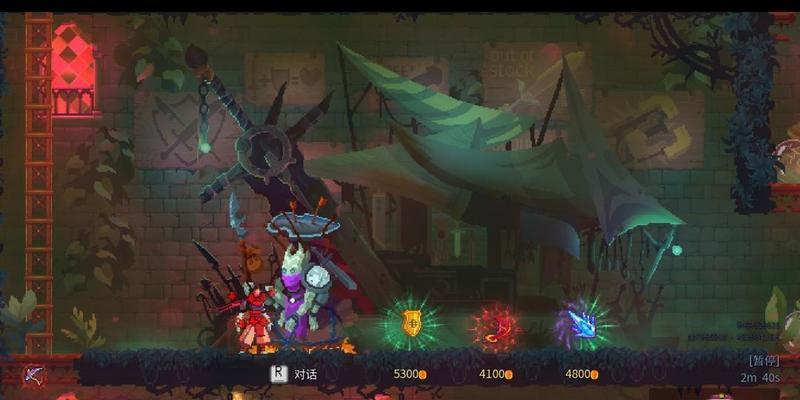This screenshot has height=400, width=800.
Task: Click the 暂停 pause label
Action: coord(762,360)
